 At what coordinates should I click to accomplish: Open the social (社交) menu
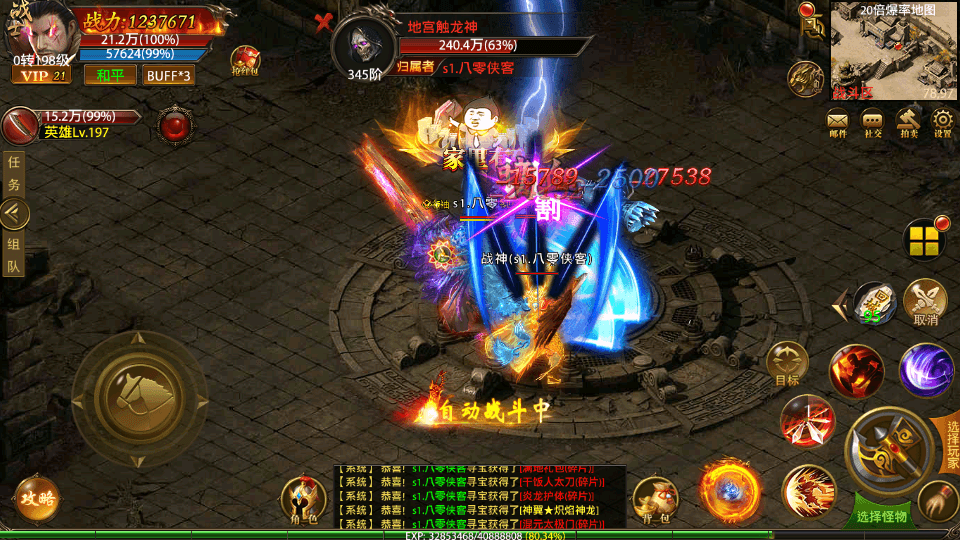[873, 122]
